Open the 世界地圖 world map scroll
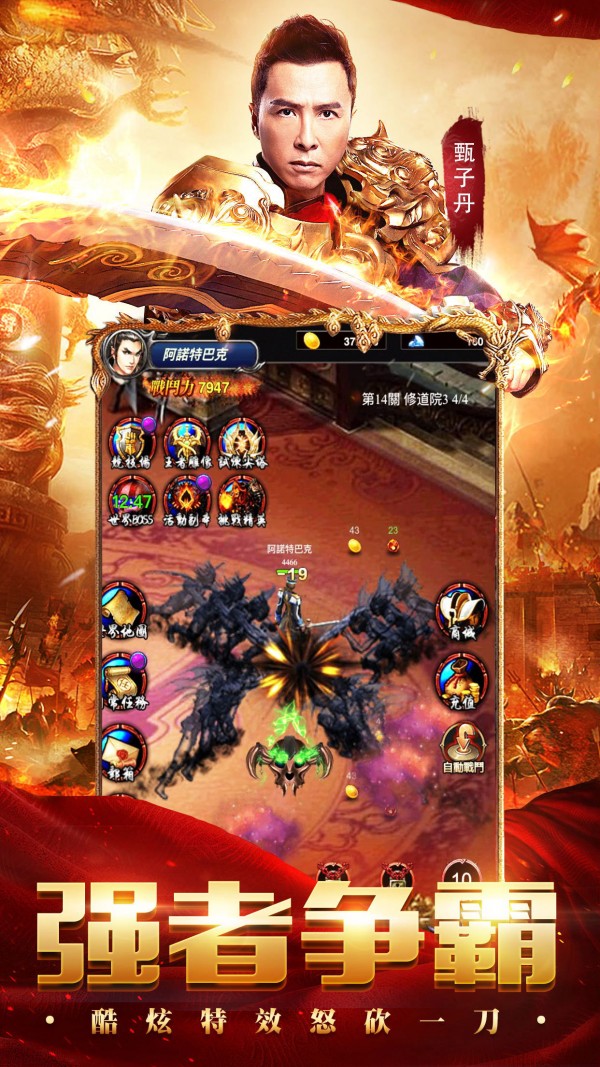The width and height of the screenshot is (600, 1067). pos(123,607)
